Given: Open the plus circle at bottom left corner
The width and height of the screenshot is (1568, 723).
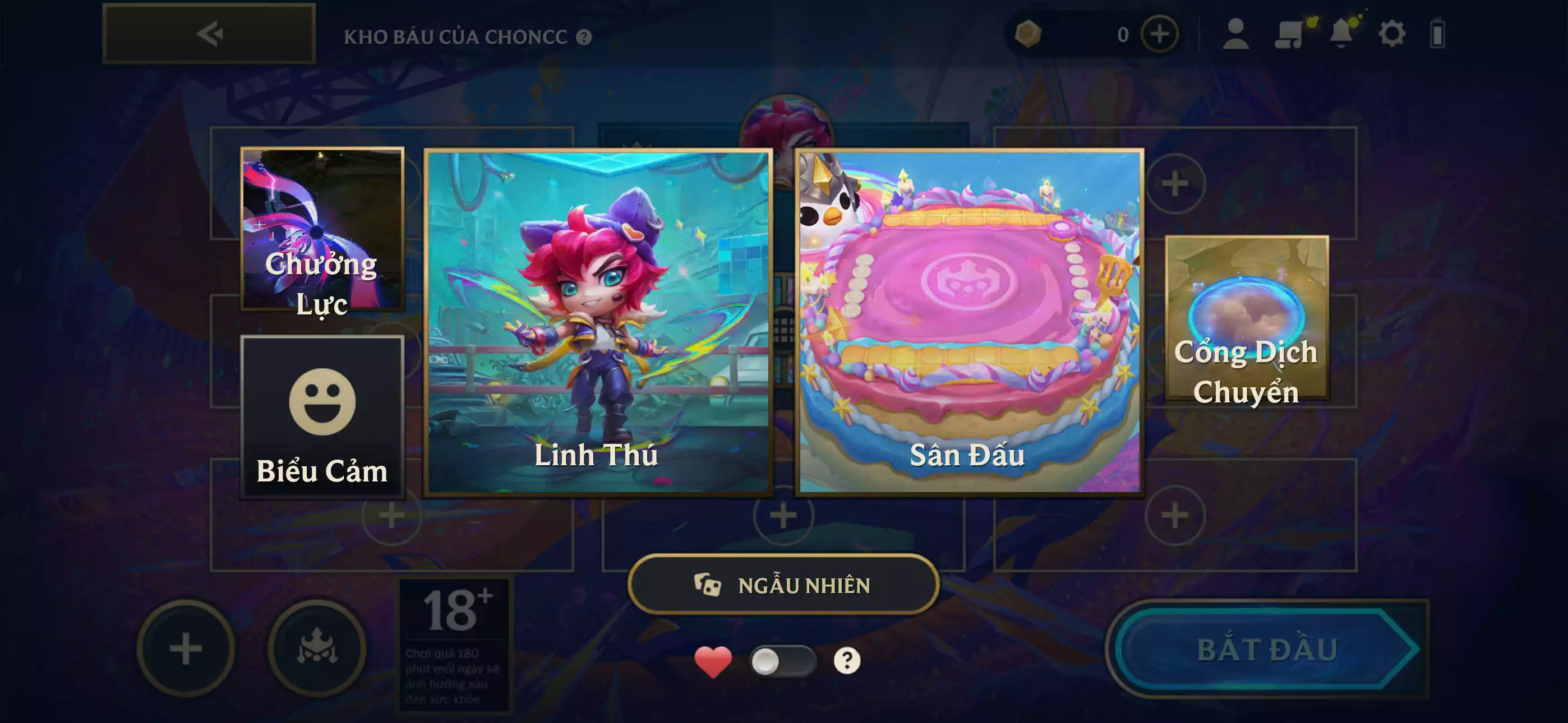Looking at the screenshot, I should coord(187,649).
